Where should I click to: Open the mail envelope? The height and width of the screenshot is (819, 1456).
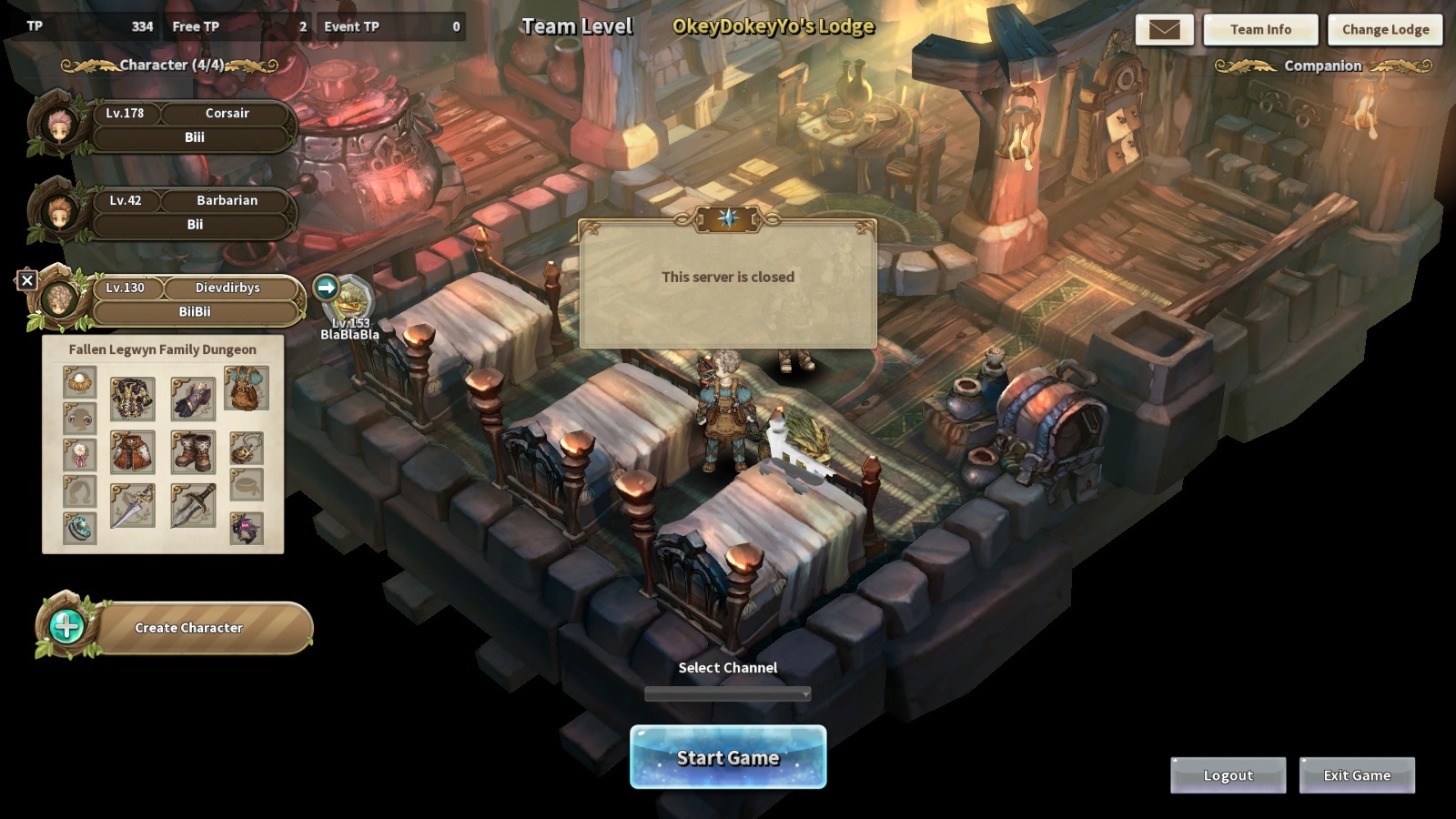[1164, 30]
